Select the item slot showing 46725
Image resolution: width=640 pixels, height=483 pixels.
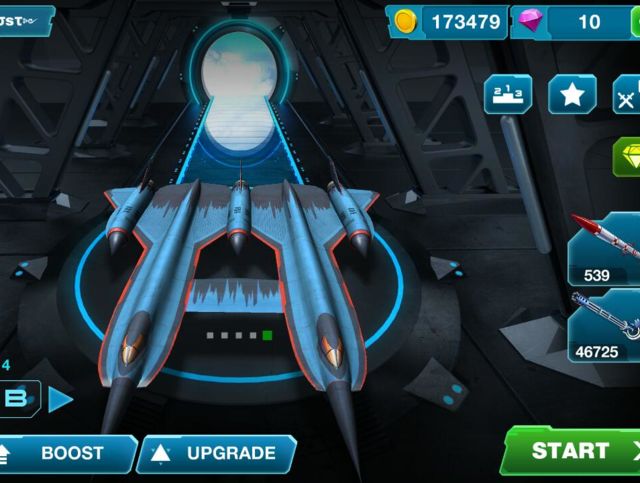(x=605, y=325)
